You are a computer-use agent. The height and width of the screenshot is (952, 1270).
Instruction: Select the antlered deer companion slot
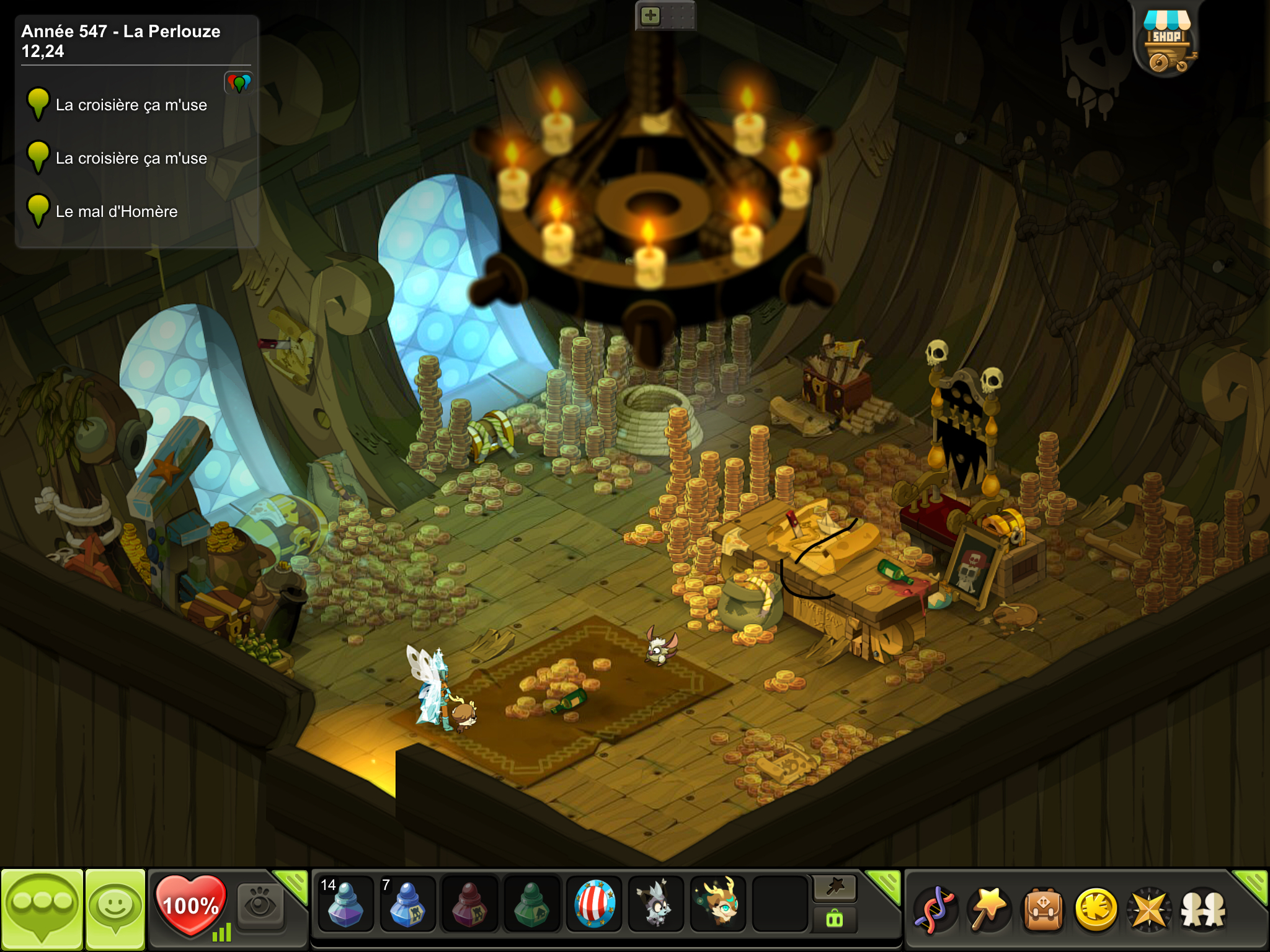tap(718, 903)
